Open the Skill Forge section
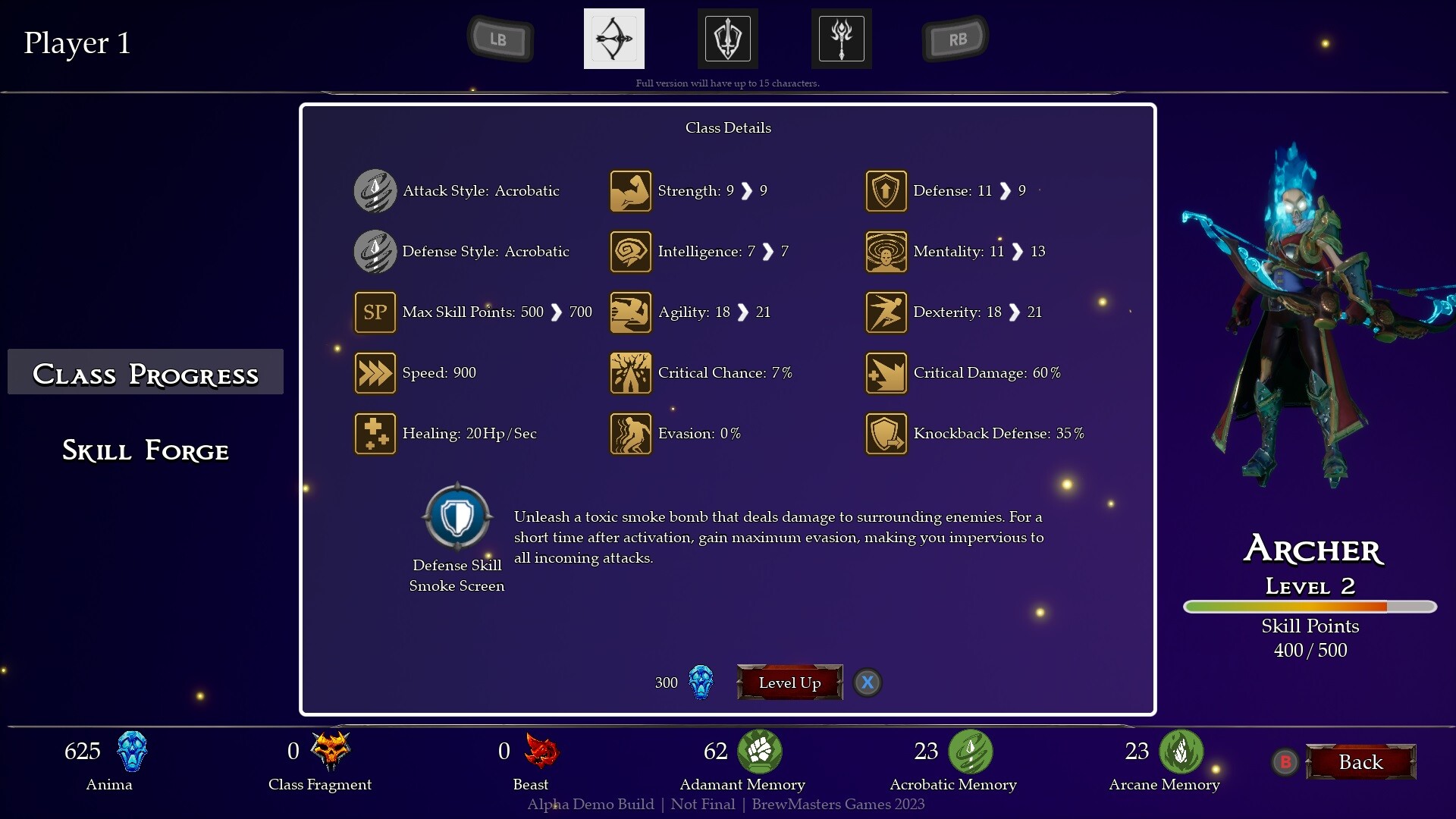 tap(145, 450)
